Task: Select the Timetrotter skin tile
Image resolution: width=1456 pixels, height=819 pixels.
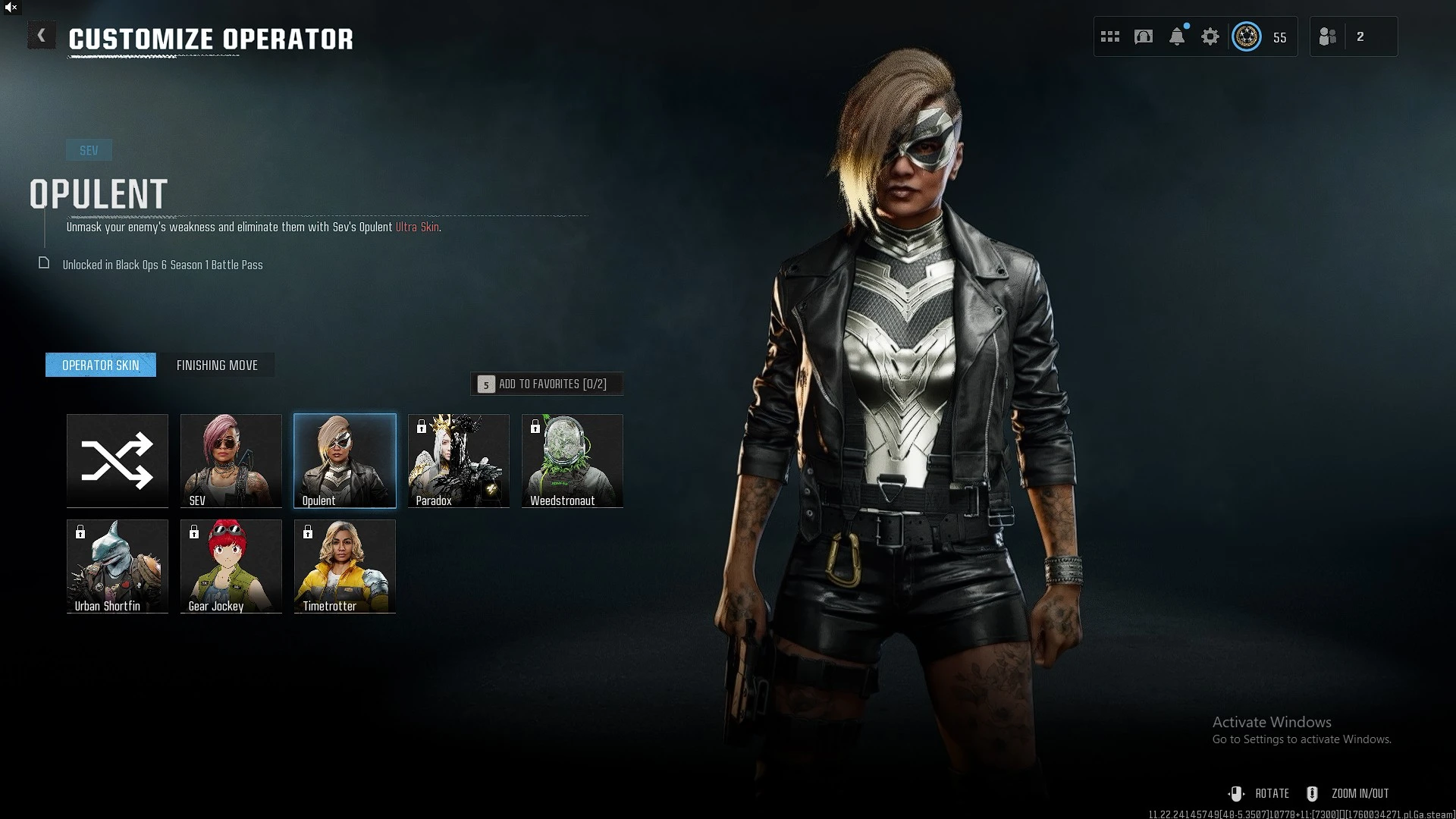Action: click(x=345, y=566)
